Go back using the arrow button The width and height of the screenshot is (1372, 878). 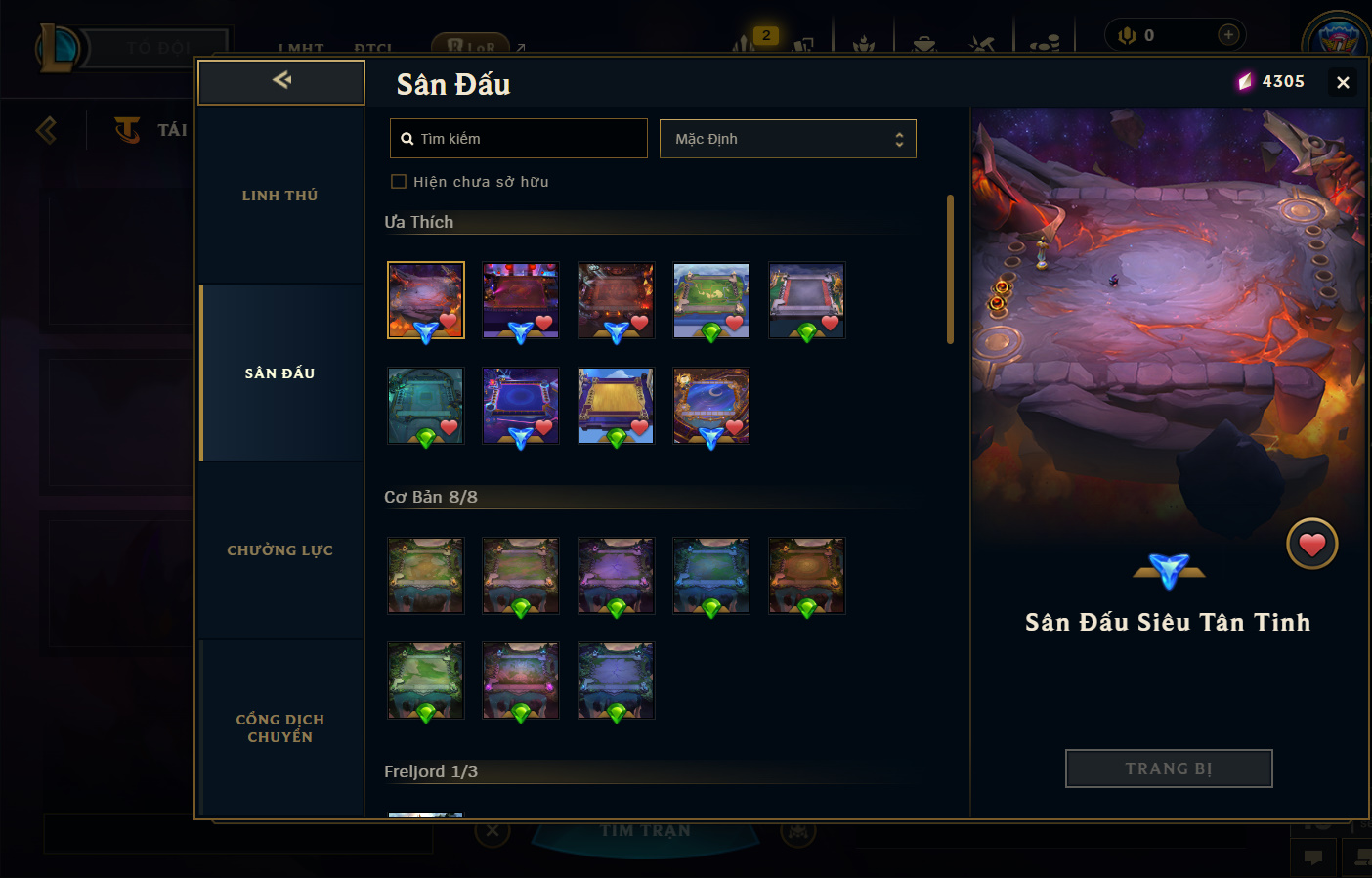(281, 81)
